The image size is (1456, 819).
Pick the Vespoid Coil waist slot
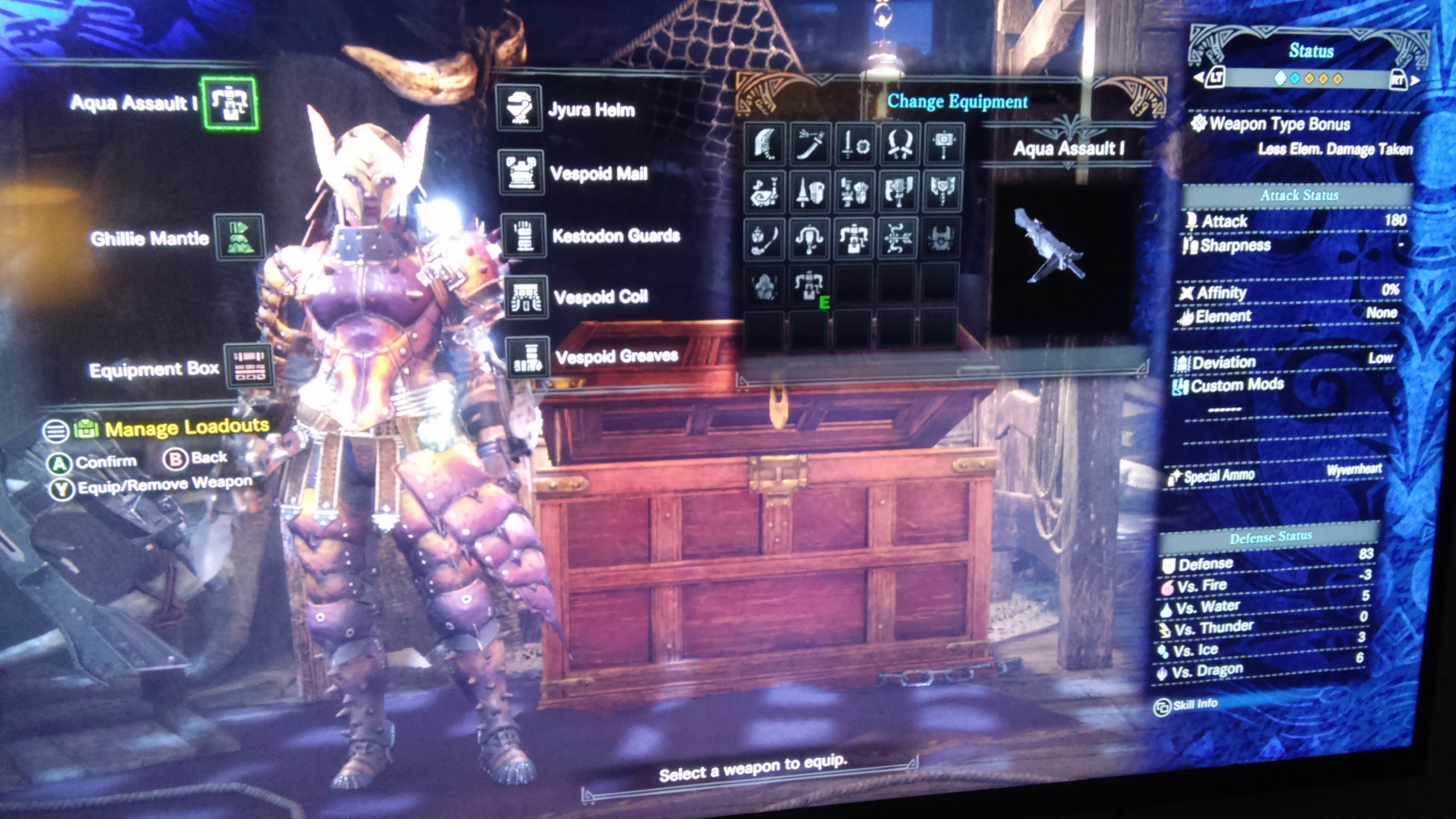click(x=525, y=297)
